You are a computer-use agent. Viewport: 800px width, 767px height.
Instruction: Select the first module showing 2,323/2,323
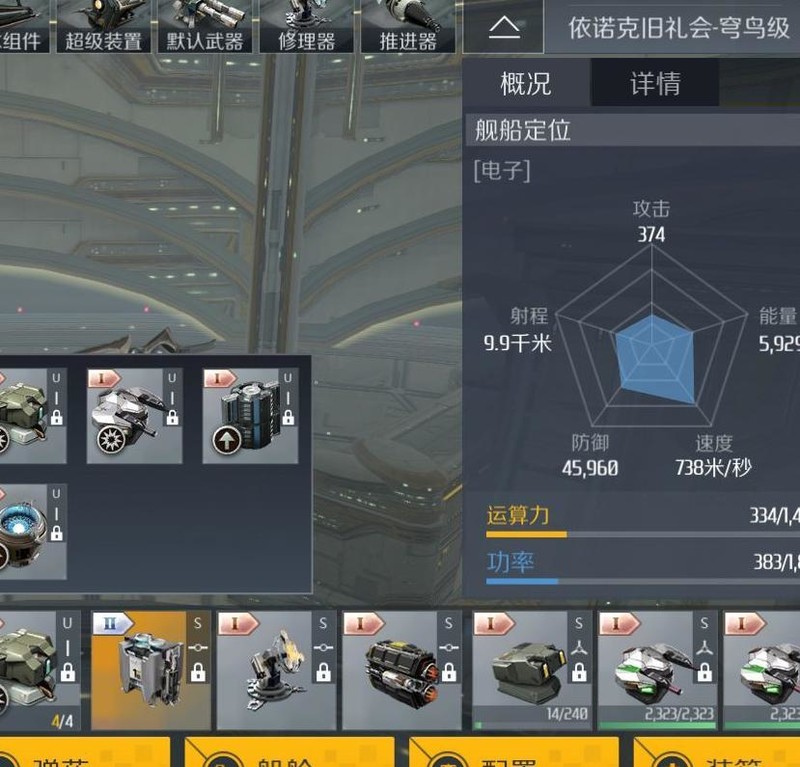[653, 670]
